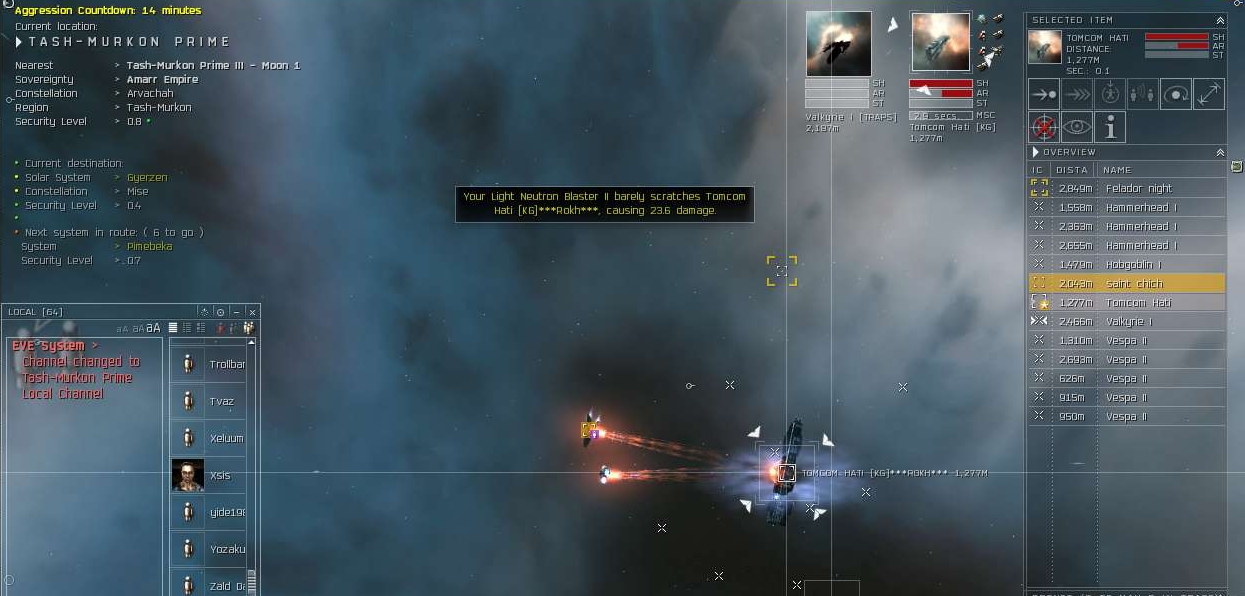1245x596 pixels.
Task: Select the Valkyrie I locked target portrait
Action: coord(838,44)
